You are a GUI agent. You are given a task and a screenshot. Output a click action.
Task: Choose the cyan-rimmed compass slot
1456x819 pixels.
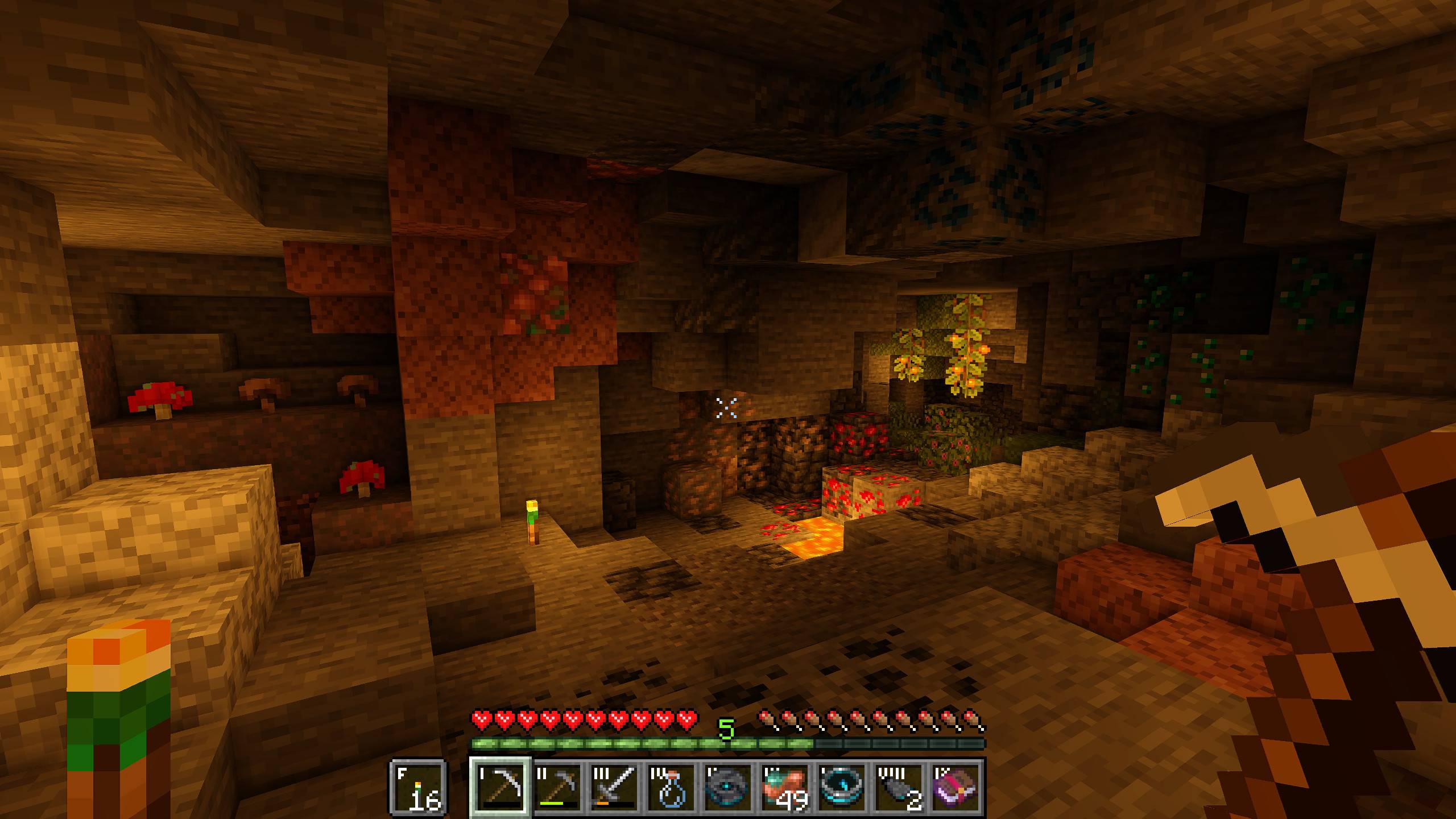[842, 788]
